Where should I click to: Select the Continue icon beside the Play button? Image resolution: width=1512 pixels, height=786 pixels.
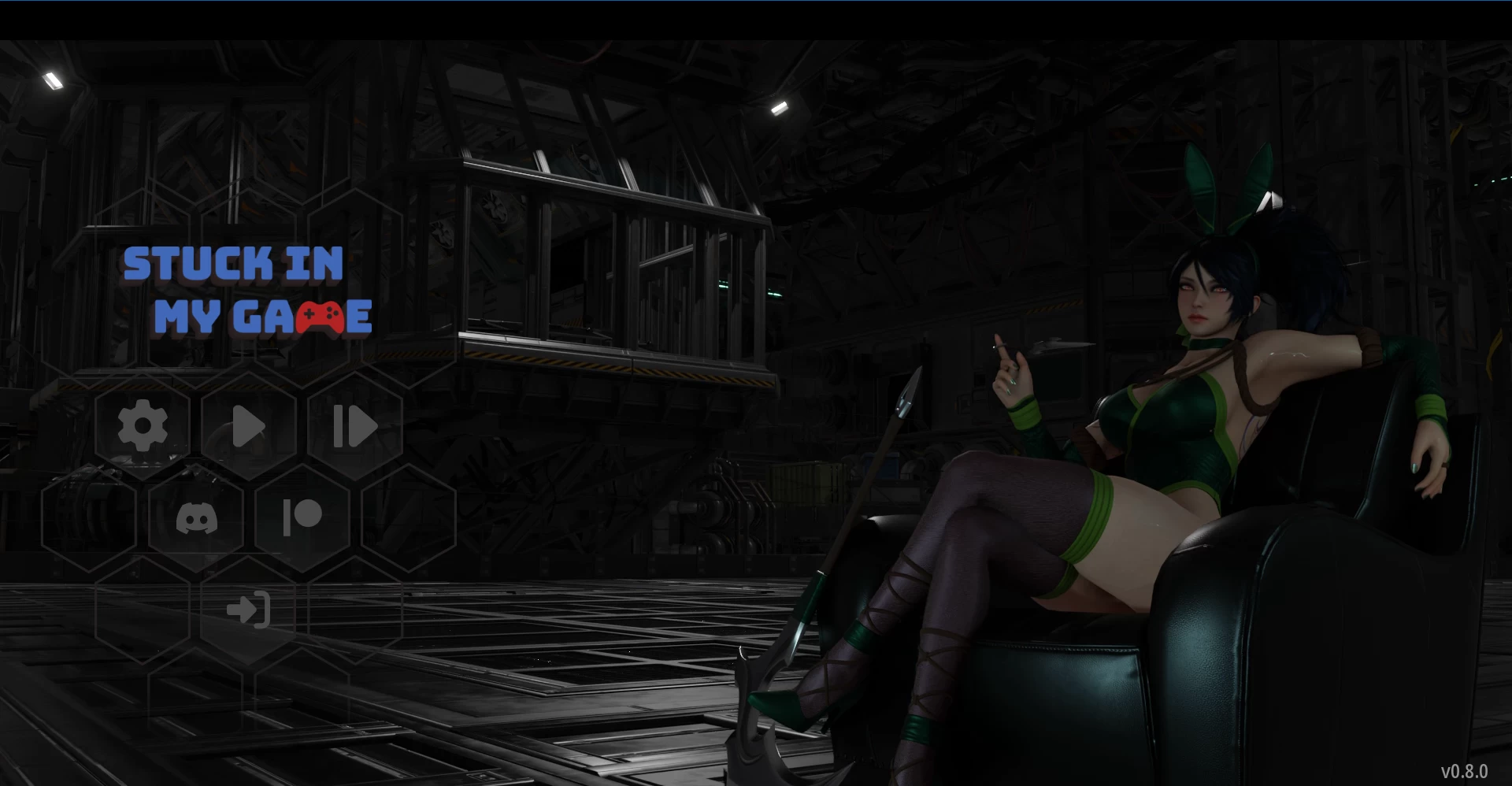point(354,426)
